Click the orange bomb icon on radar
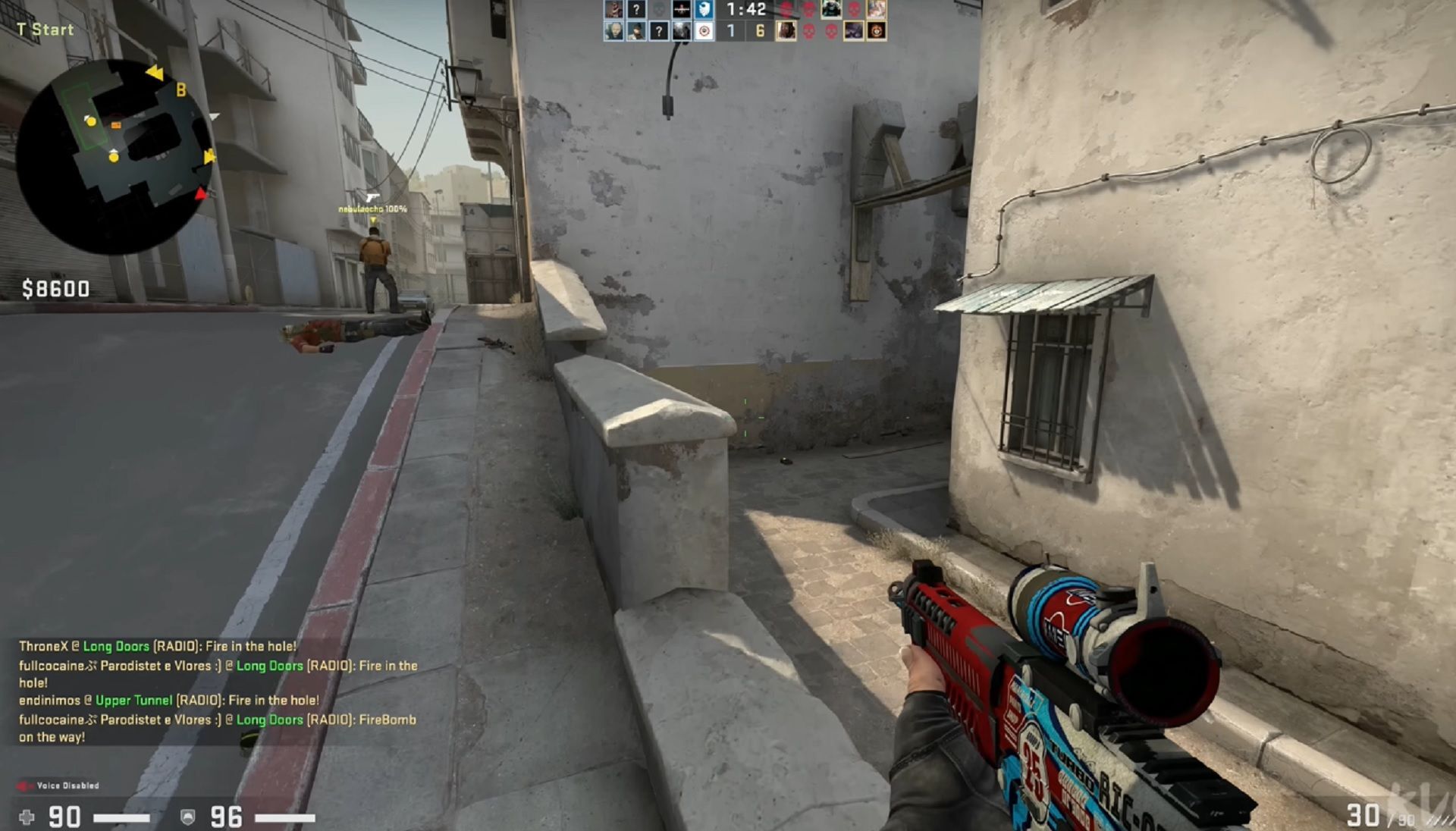Viewport: 1456px width, 831px height. tap(116, 125)
